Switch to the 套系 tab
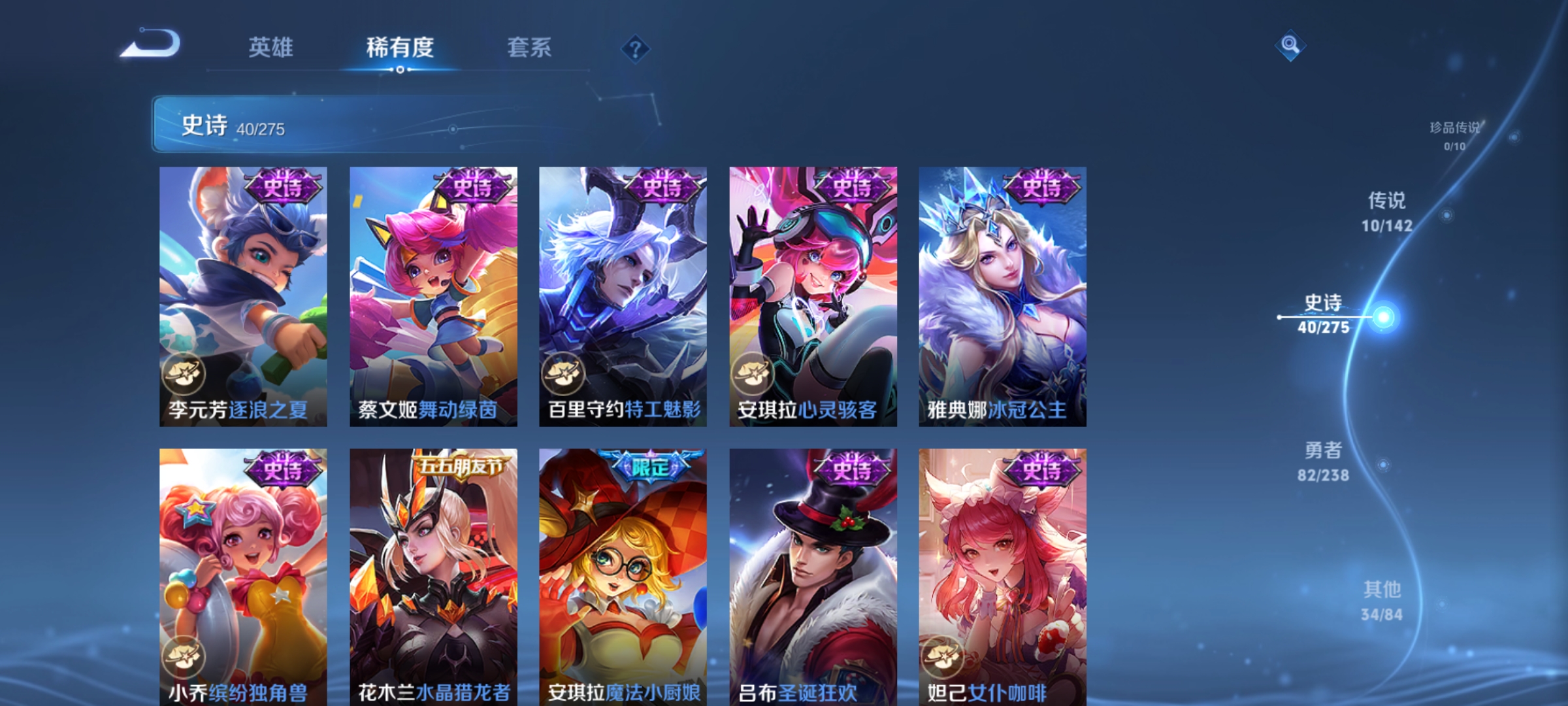Viewport: 1568px width, 706px height. coord(529,48)
